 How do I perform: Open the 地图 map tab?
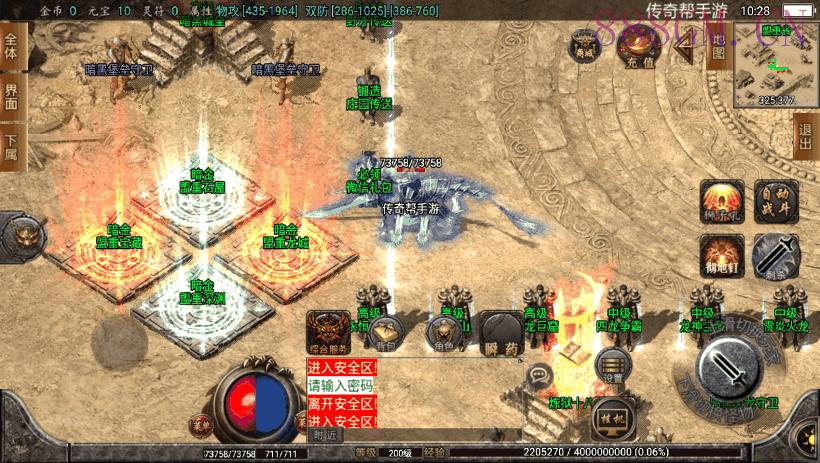(x=715, y=45)
